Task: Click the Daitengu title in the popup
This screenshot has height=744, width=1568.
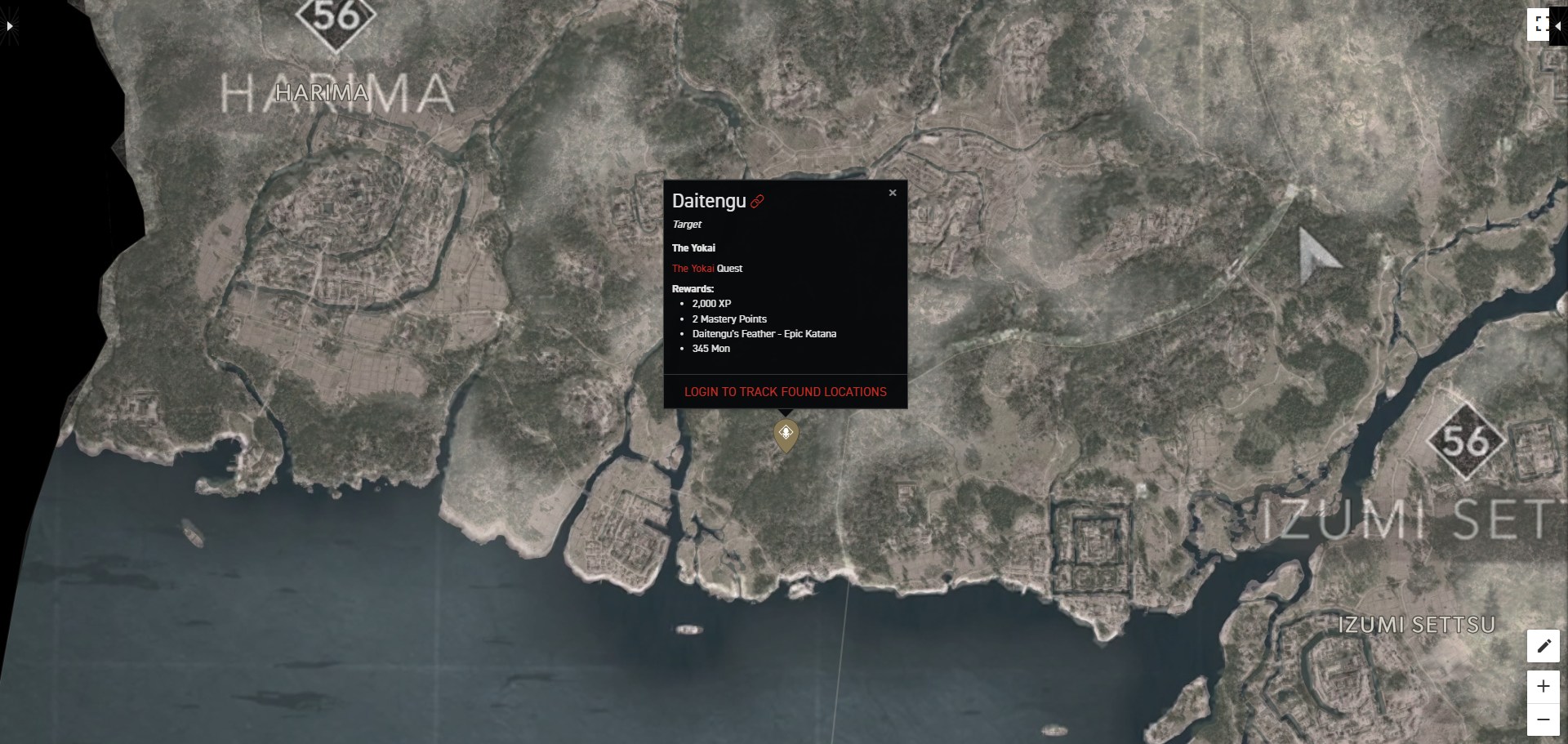Action: pos(709,200)
